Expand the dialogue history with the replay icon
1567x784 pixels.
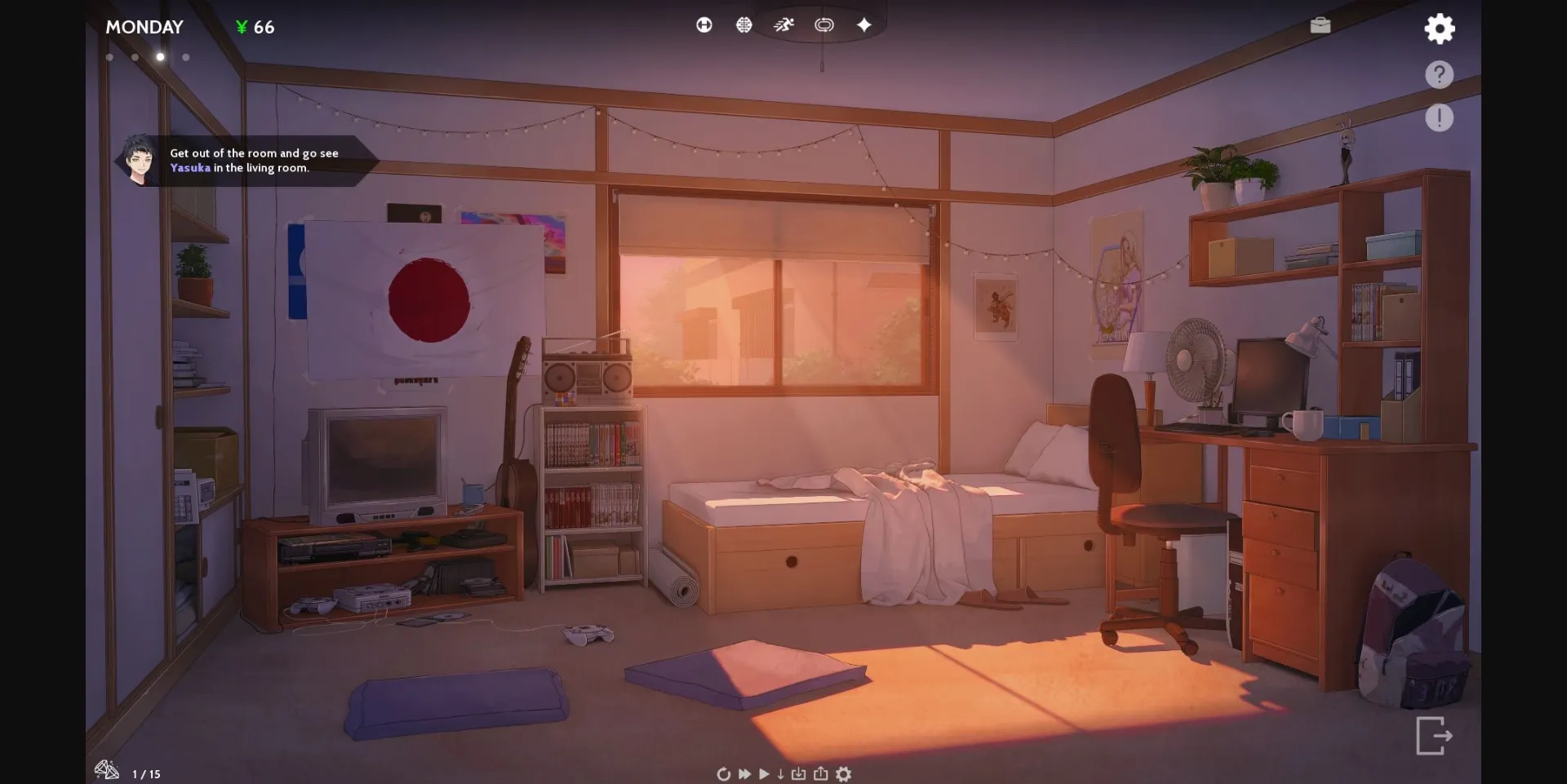click(x=724, y=773)
